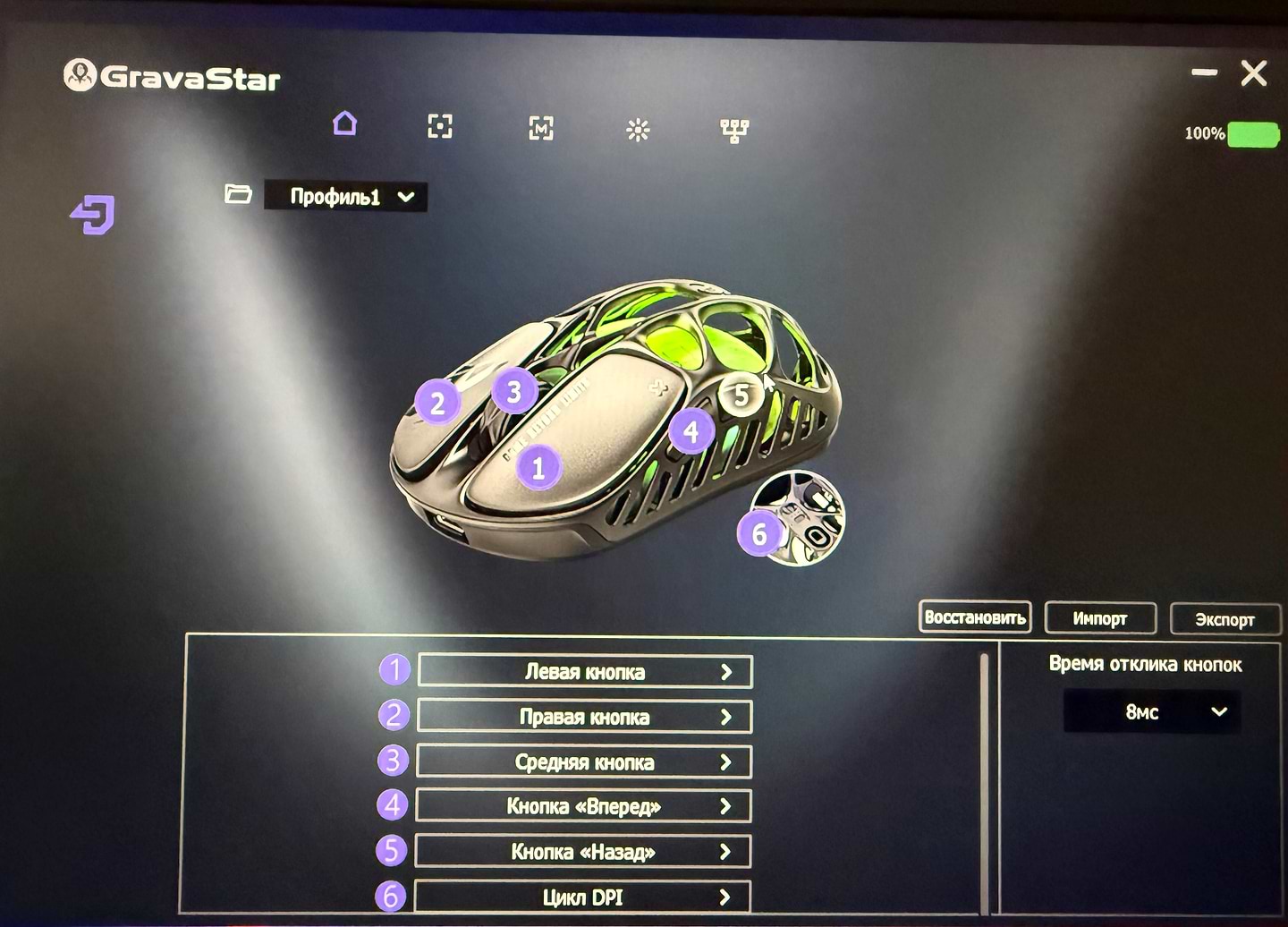Screen dimensions: 1288x927
Task: Select the Средняя кнопка assignment row
Action: pyautogui.click(x=584, y=762)
